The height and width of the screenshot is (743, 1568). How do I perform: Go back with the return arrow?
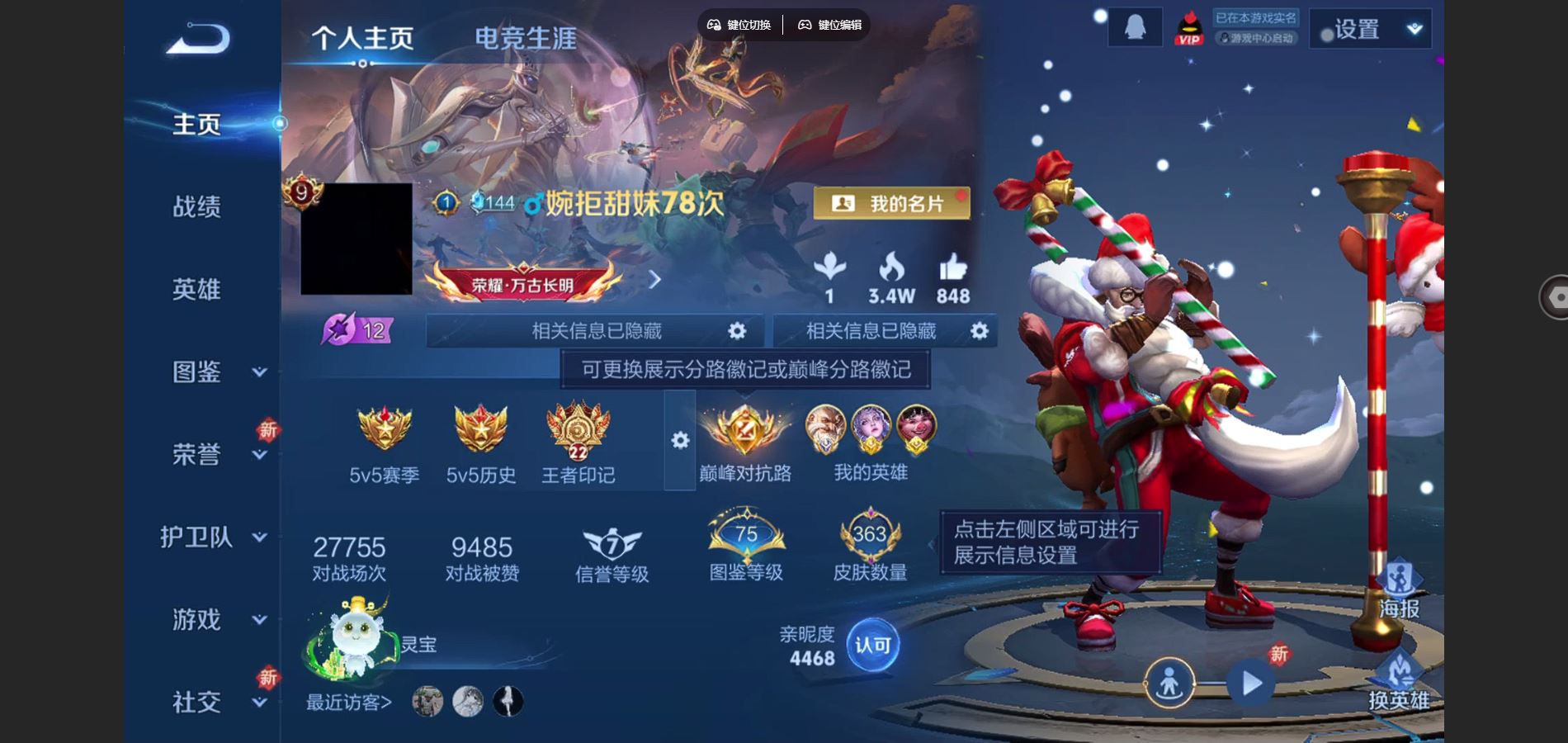point(198,39)
